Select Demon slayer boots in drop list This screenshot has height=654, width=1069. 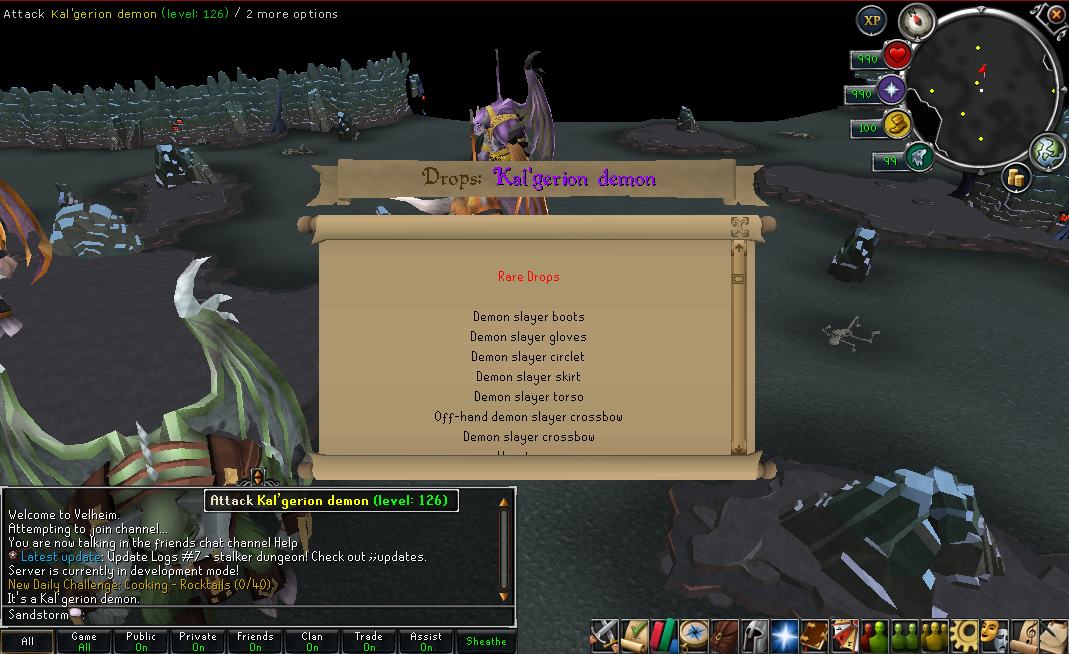(x=529, y=317)
